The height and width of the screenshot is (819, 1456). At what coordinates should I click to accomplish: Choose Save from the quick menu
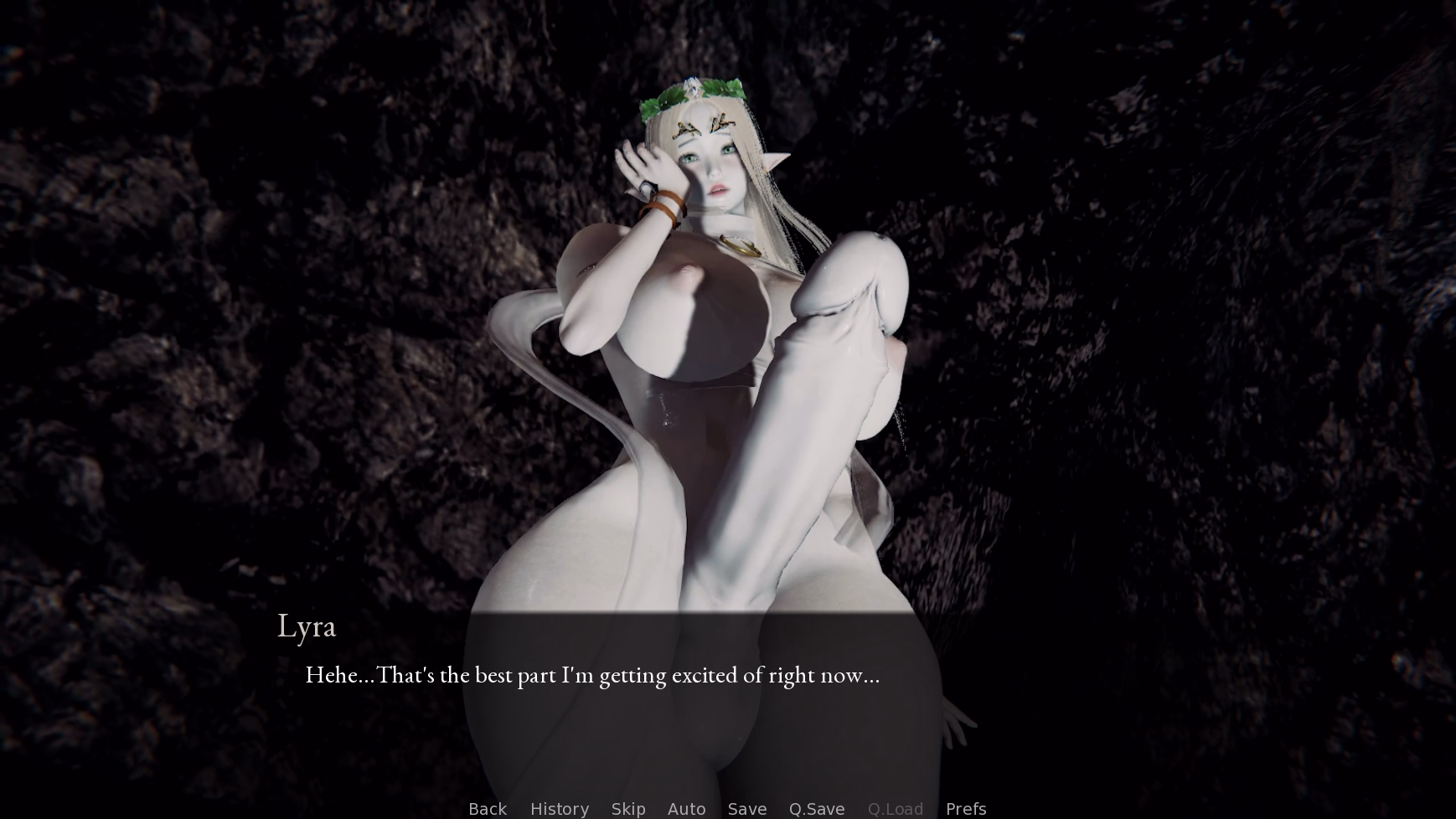pos(746,808)
